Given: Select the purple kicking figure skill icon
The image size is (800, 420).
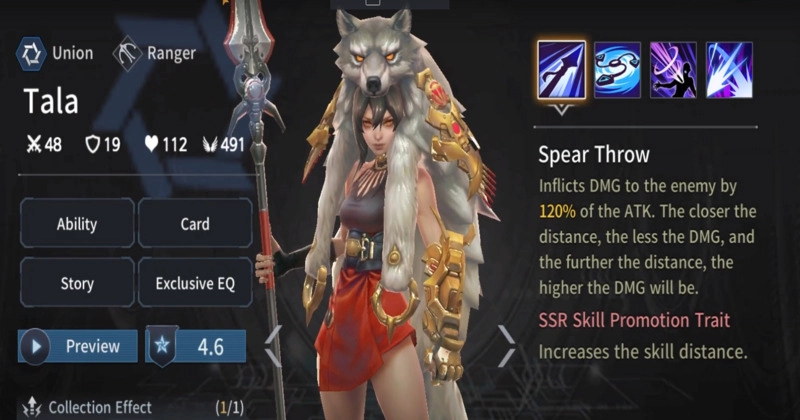Looking at the screenshot, I should [x=673, y=69].
